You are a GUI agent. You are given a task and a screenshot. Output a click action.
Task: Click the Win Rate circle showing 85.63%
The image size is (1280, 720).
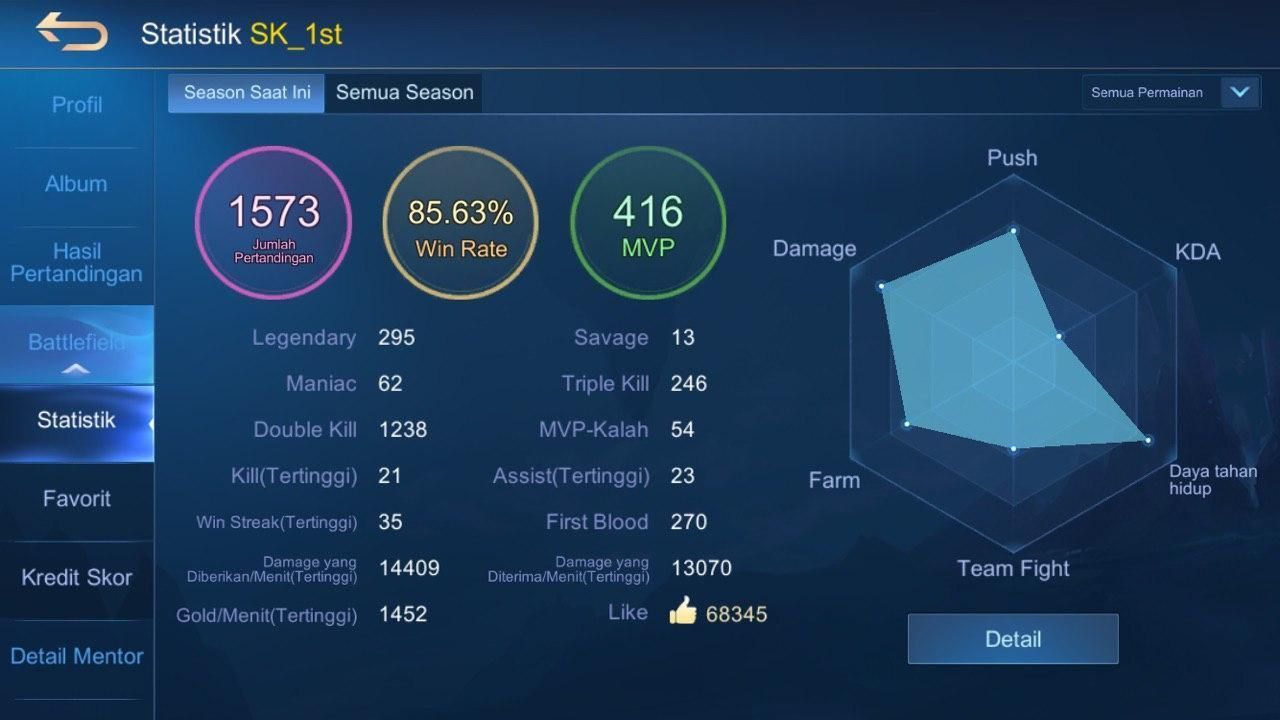tap(460, 222)
